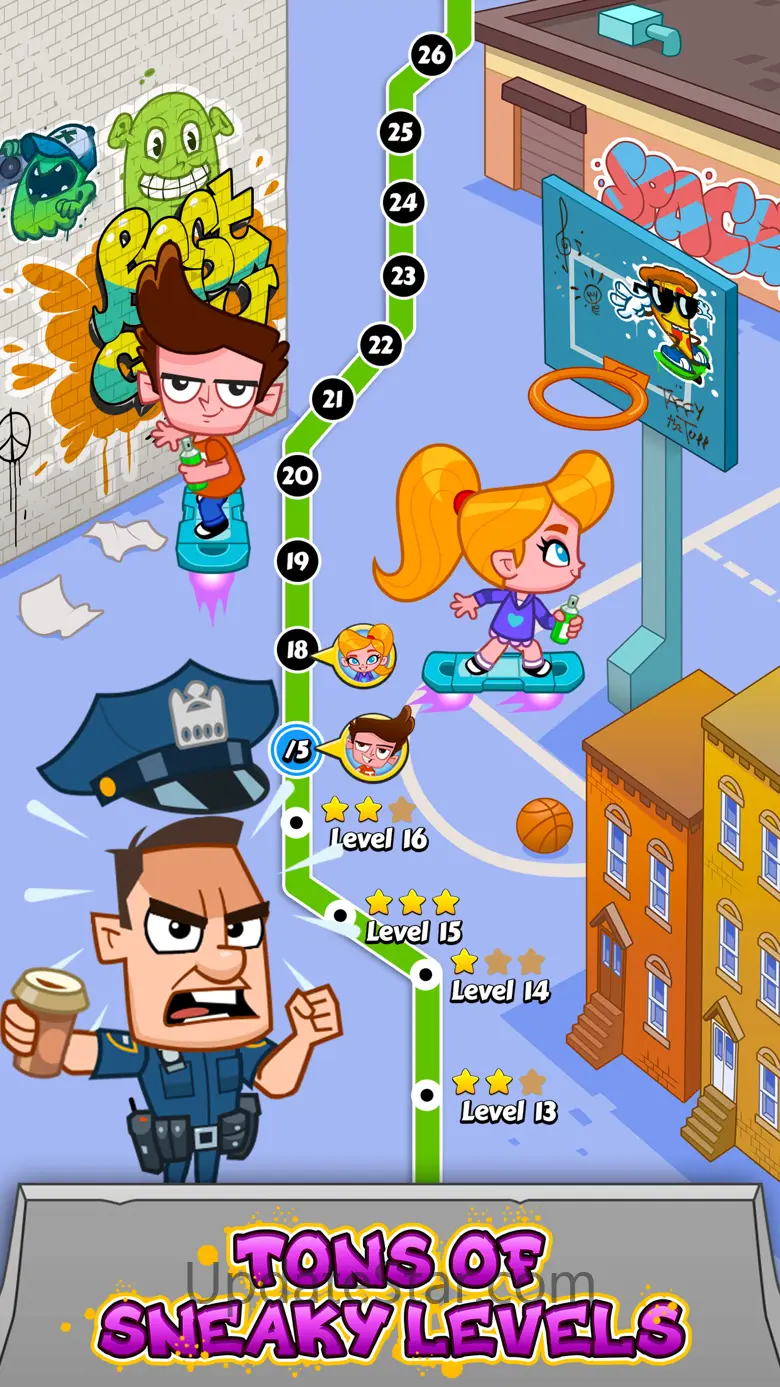The image size is (780, 1387).
Task: Choose level node 25
Action: (x=401, y=131)
